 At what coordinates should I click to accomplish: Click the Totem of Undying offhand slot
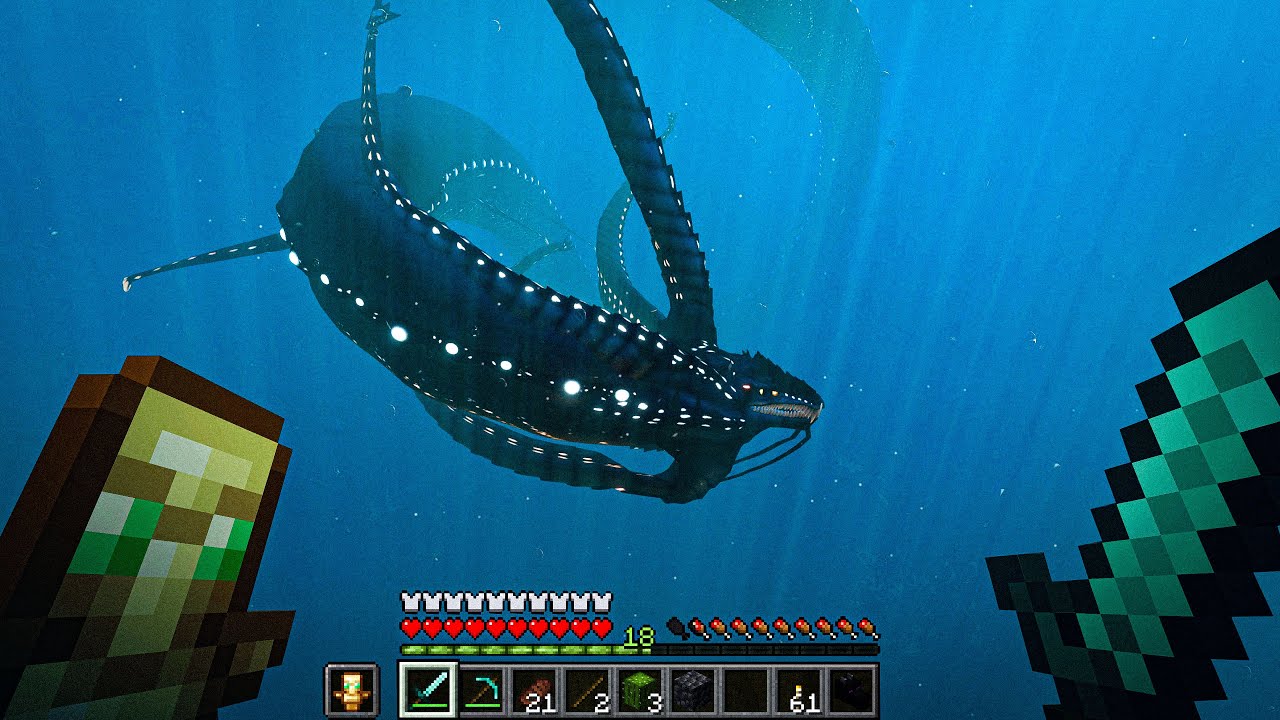tap(351, 690)
